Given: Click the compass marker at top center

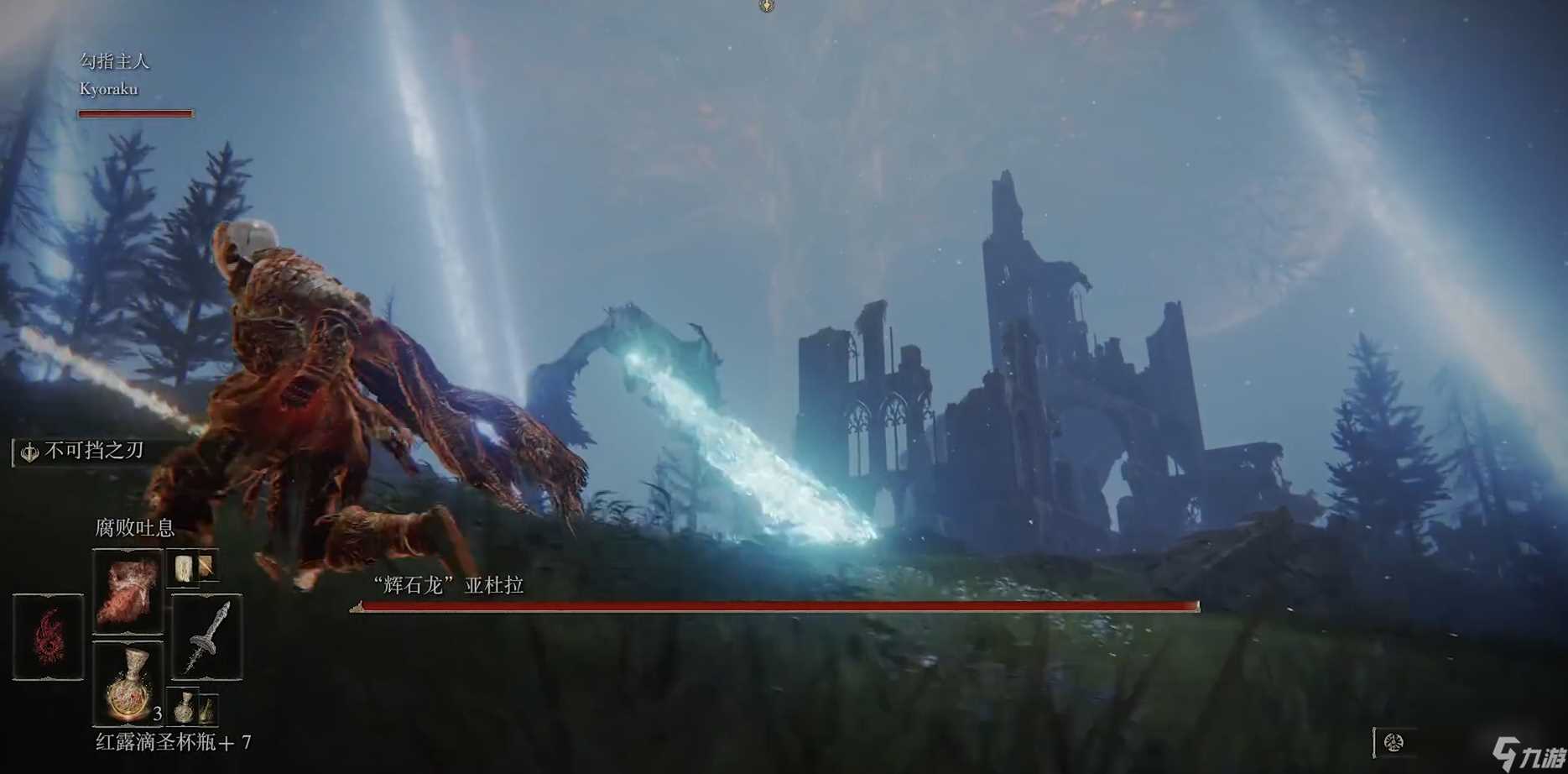Looking at the screenshot, I should point(766,7).
